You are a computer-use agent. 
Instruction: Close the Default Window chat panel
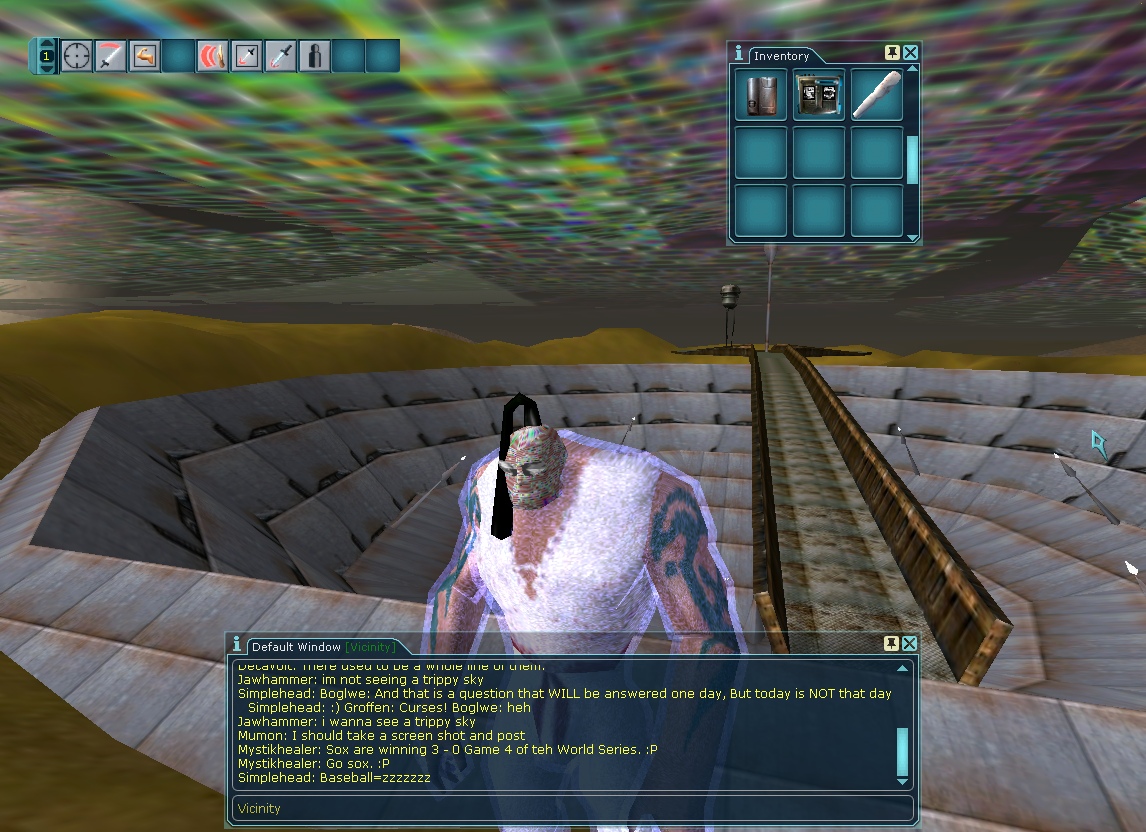[x=910, y=644]
